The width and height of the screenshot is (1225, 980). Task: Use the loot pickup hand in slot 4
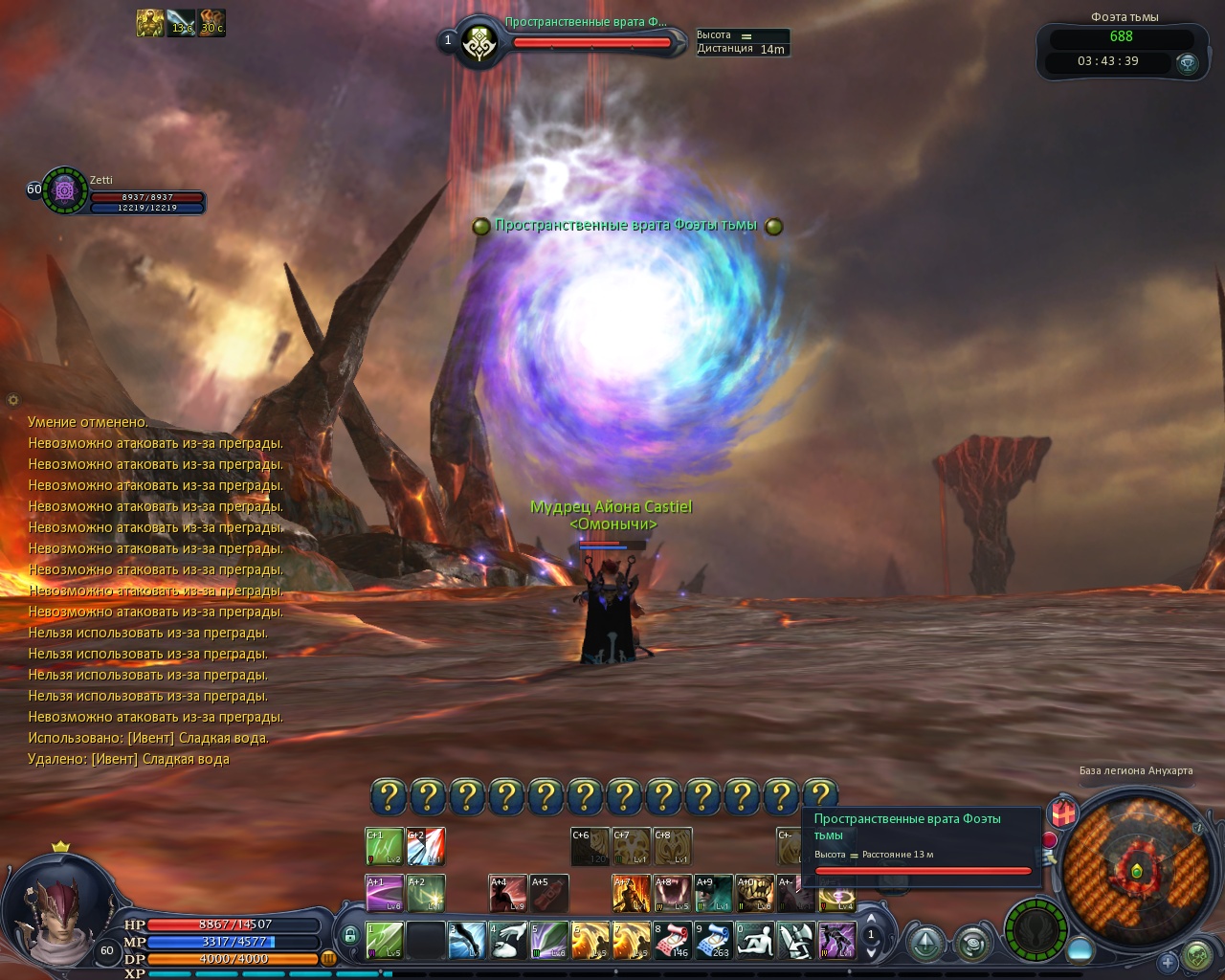point(508,940)
